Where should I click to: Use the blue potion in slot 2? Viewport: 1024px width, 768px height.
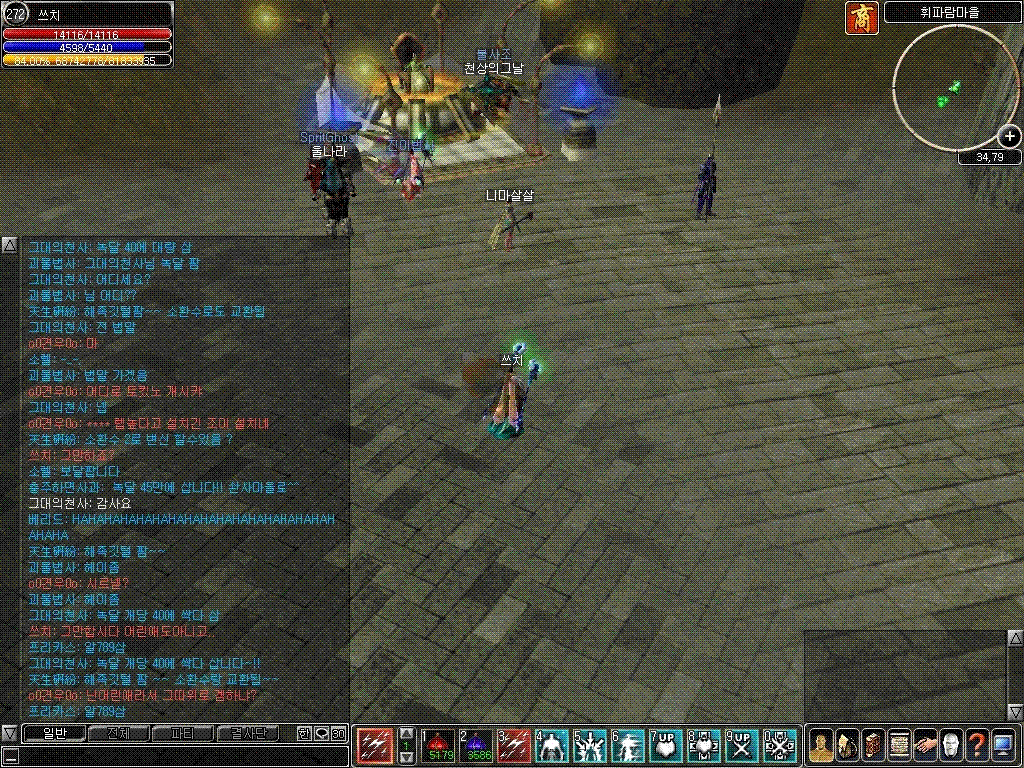[x=476, y=746]
